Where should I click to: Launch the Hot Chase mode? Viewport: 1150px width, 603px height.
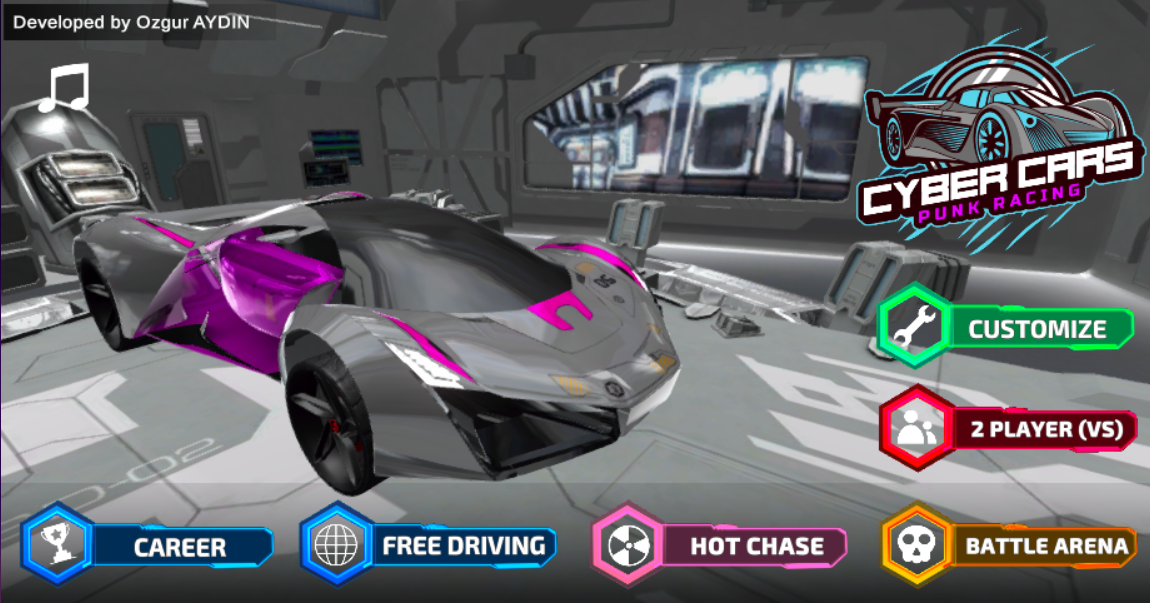[721, 546]
